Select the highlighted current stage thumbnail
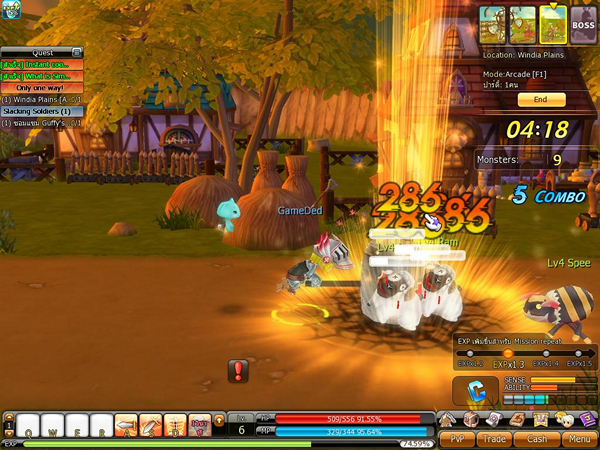600x450 pixels. click(x=553, y=22)
